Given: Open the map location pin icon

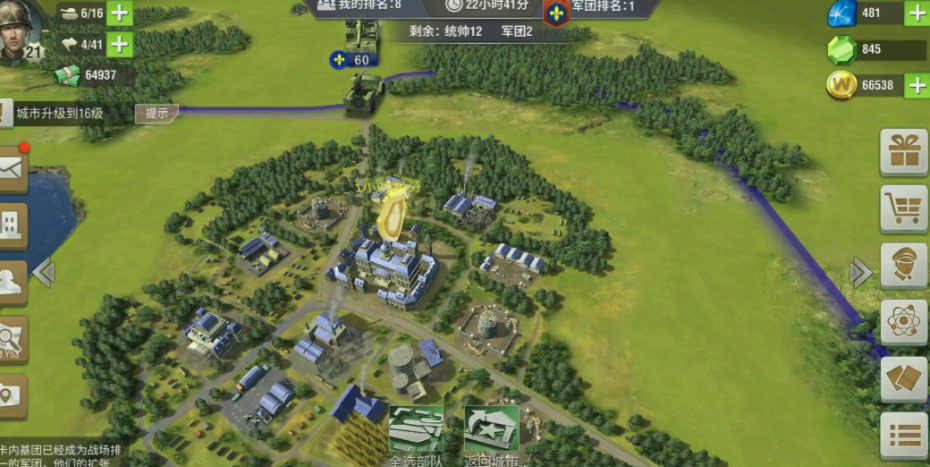Looking at the screenshot, I should point(11,396).
